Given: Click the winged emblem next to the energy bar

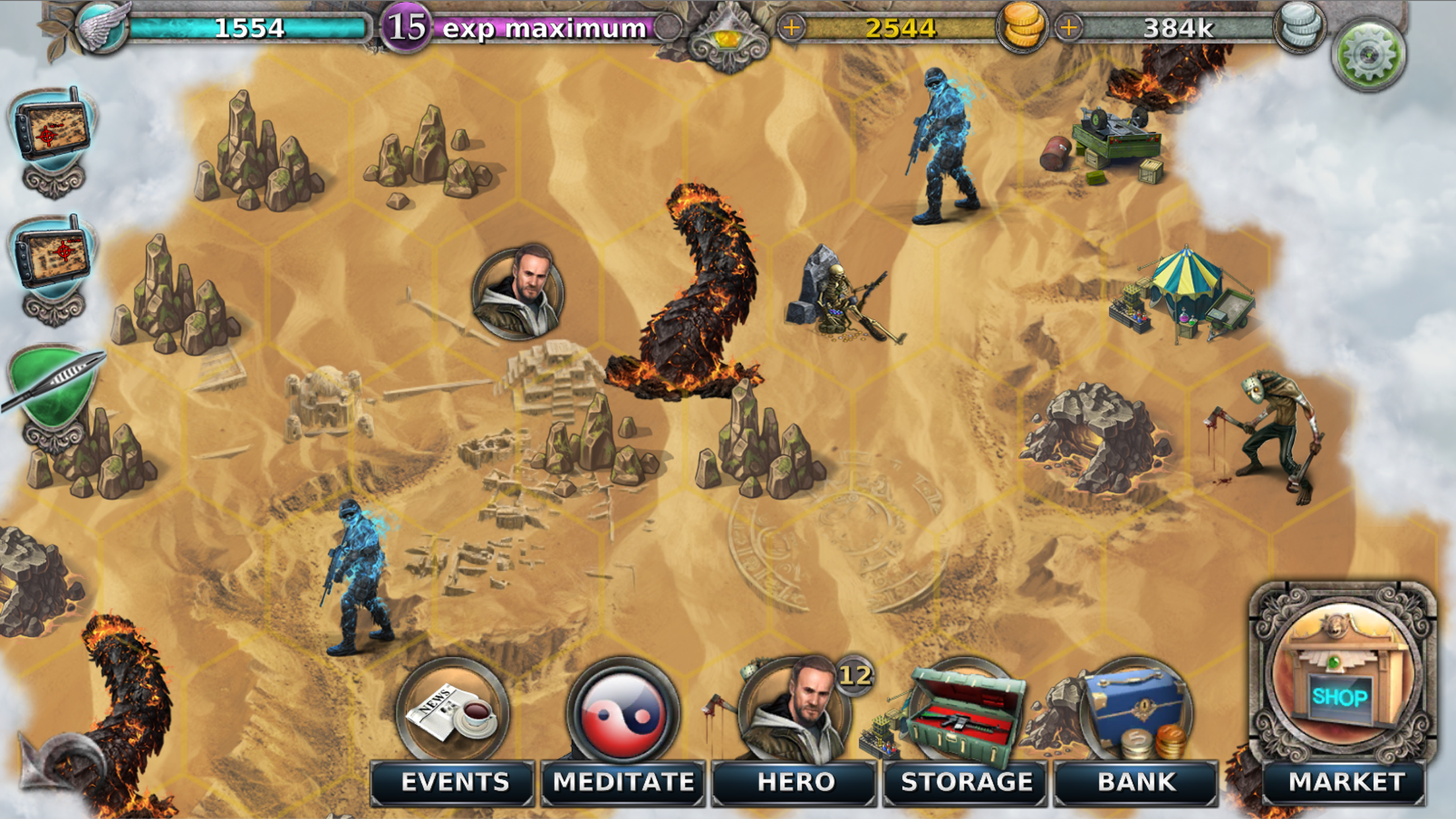Looking at the screenshot, I should (x=102, y=26).
